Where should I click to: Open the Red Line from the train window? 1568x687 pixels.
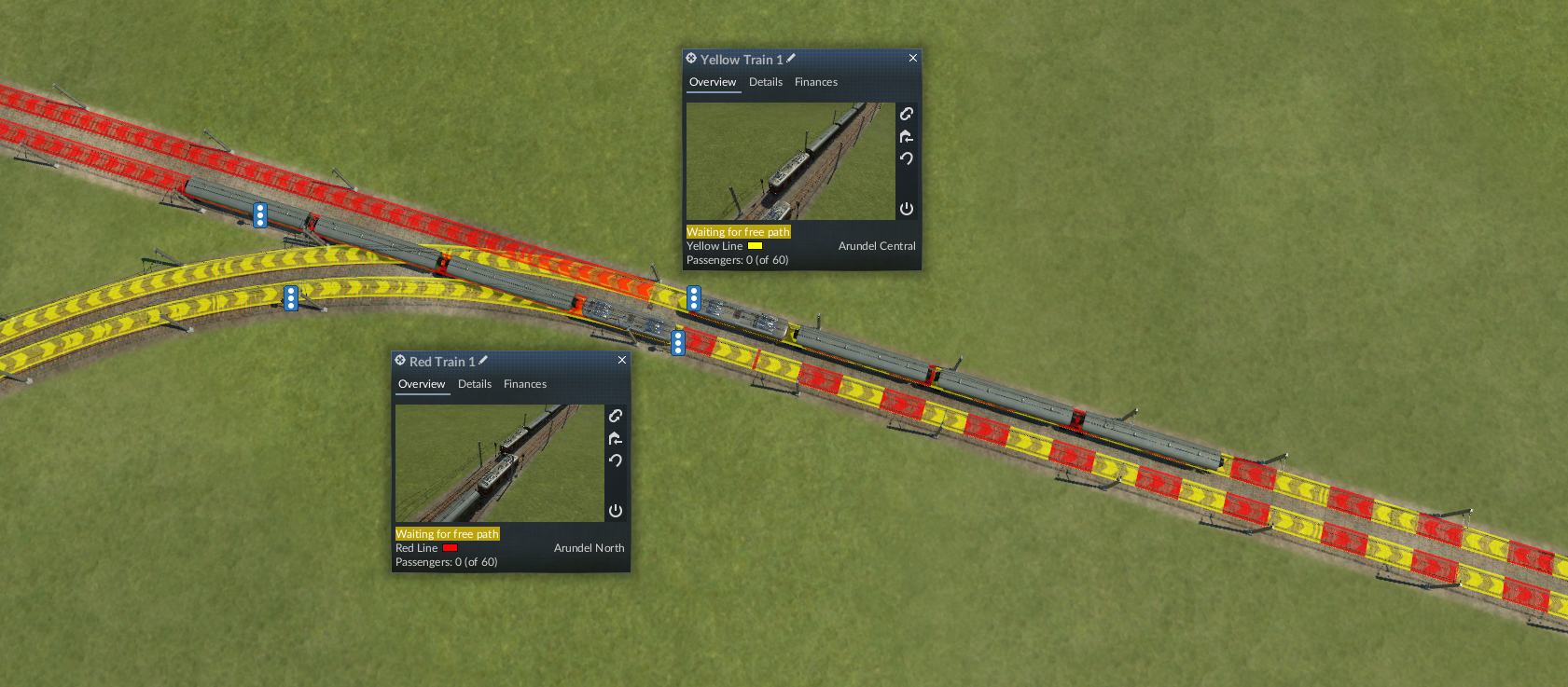[x=417, y=548]
